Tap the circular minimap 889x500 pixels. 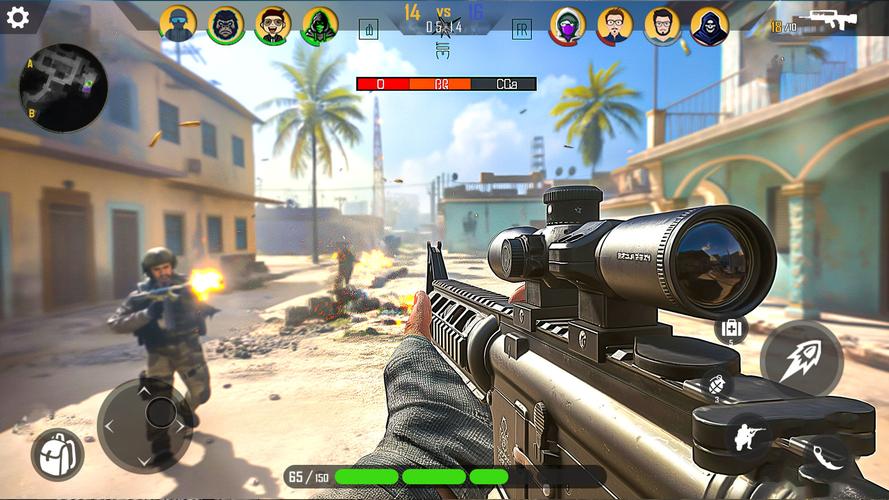click(x=62, y=88)
